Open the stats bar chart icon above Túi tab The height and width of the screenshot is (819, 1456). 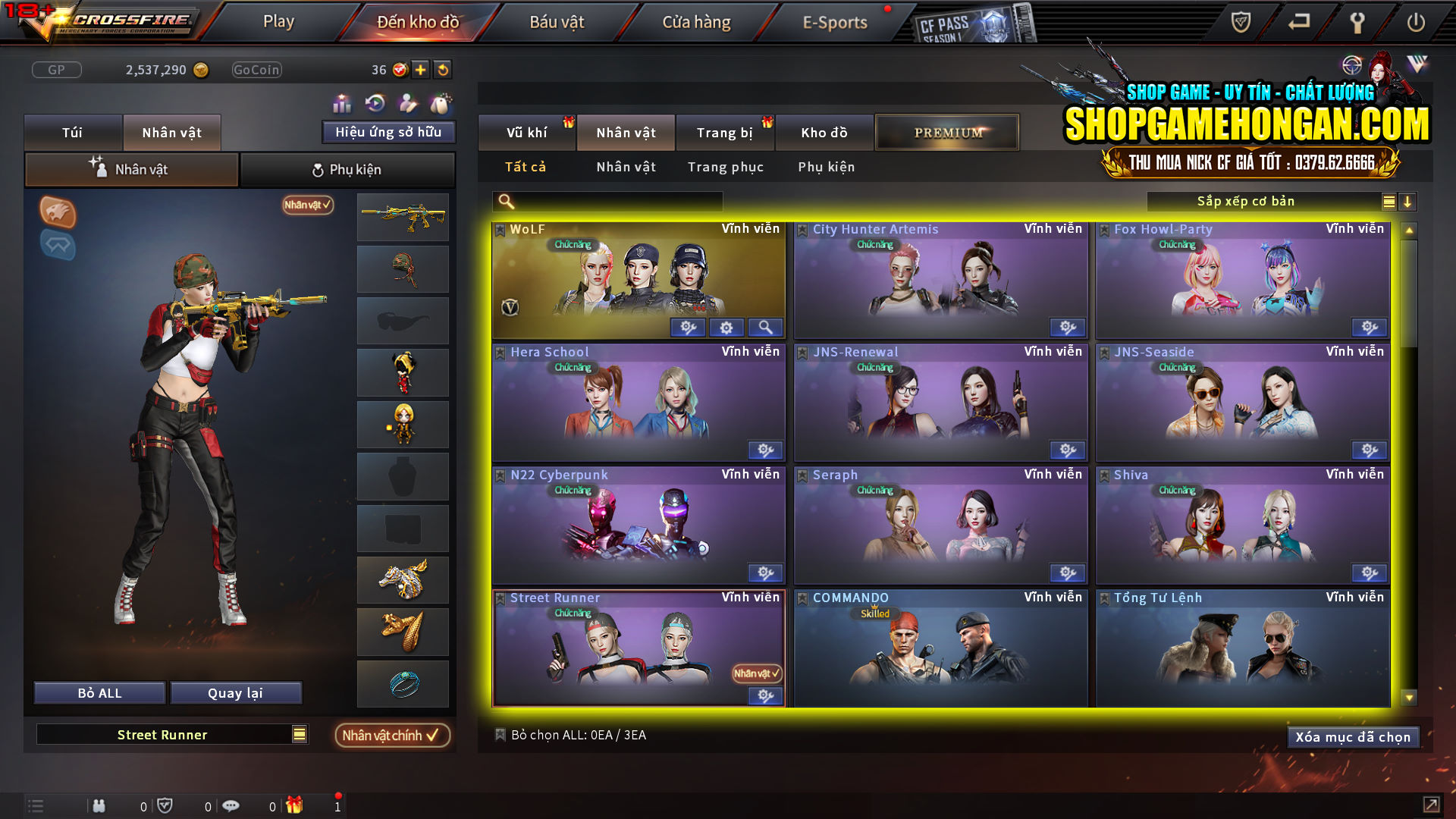[x=343, y=102]
